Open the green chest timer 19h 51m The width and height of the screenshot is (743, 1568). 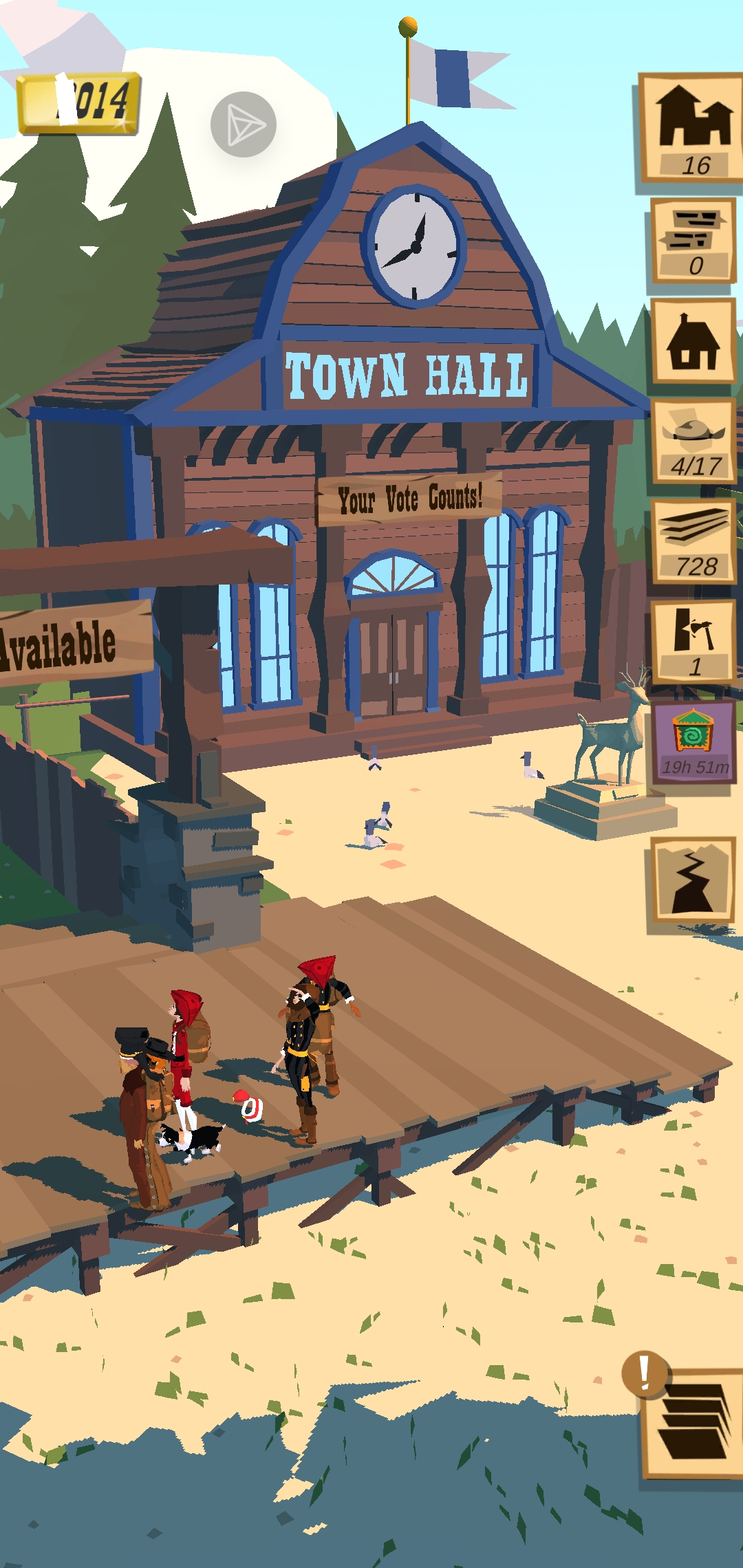(x=694, y=743)
